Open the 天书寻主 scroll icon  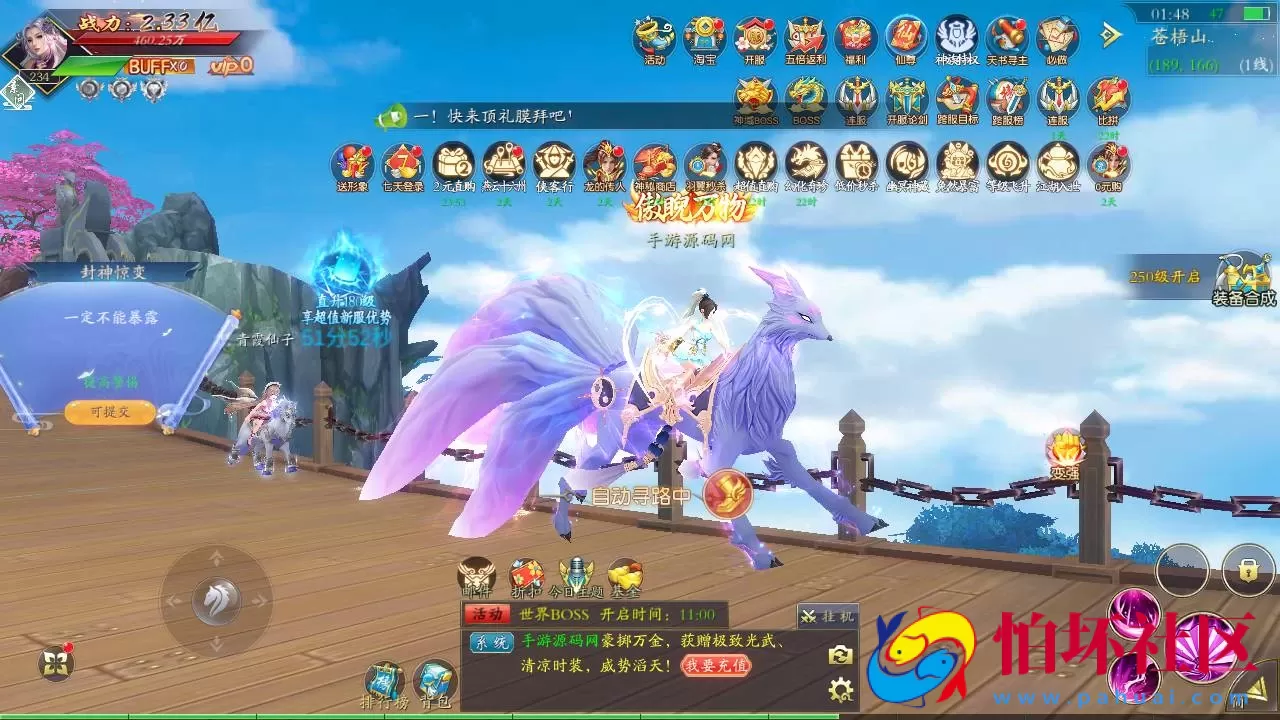pyautogui.click(x=1007, y=39)
